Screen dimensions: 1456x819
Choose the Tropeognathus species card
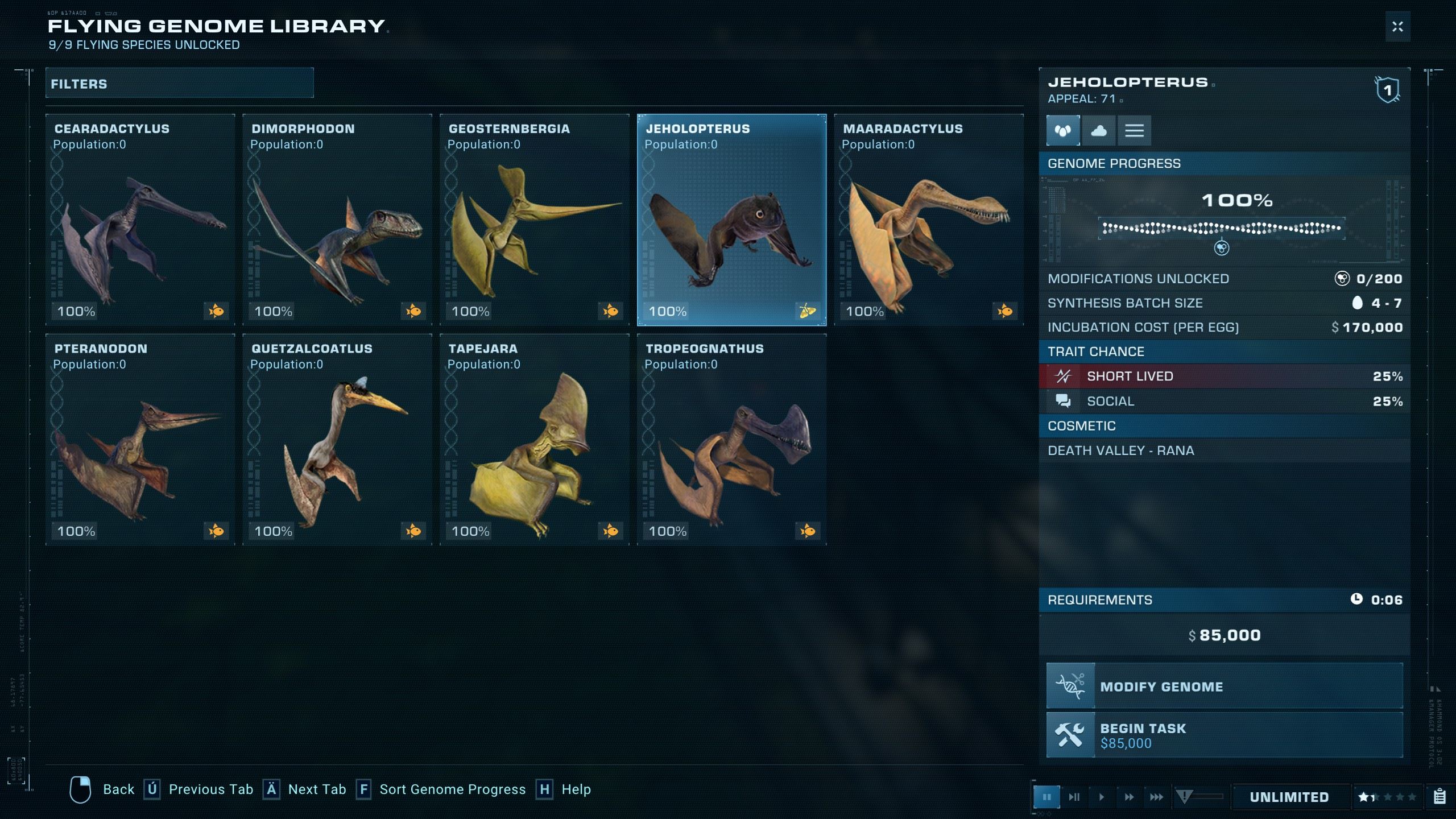click(731, 440)
